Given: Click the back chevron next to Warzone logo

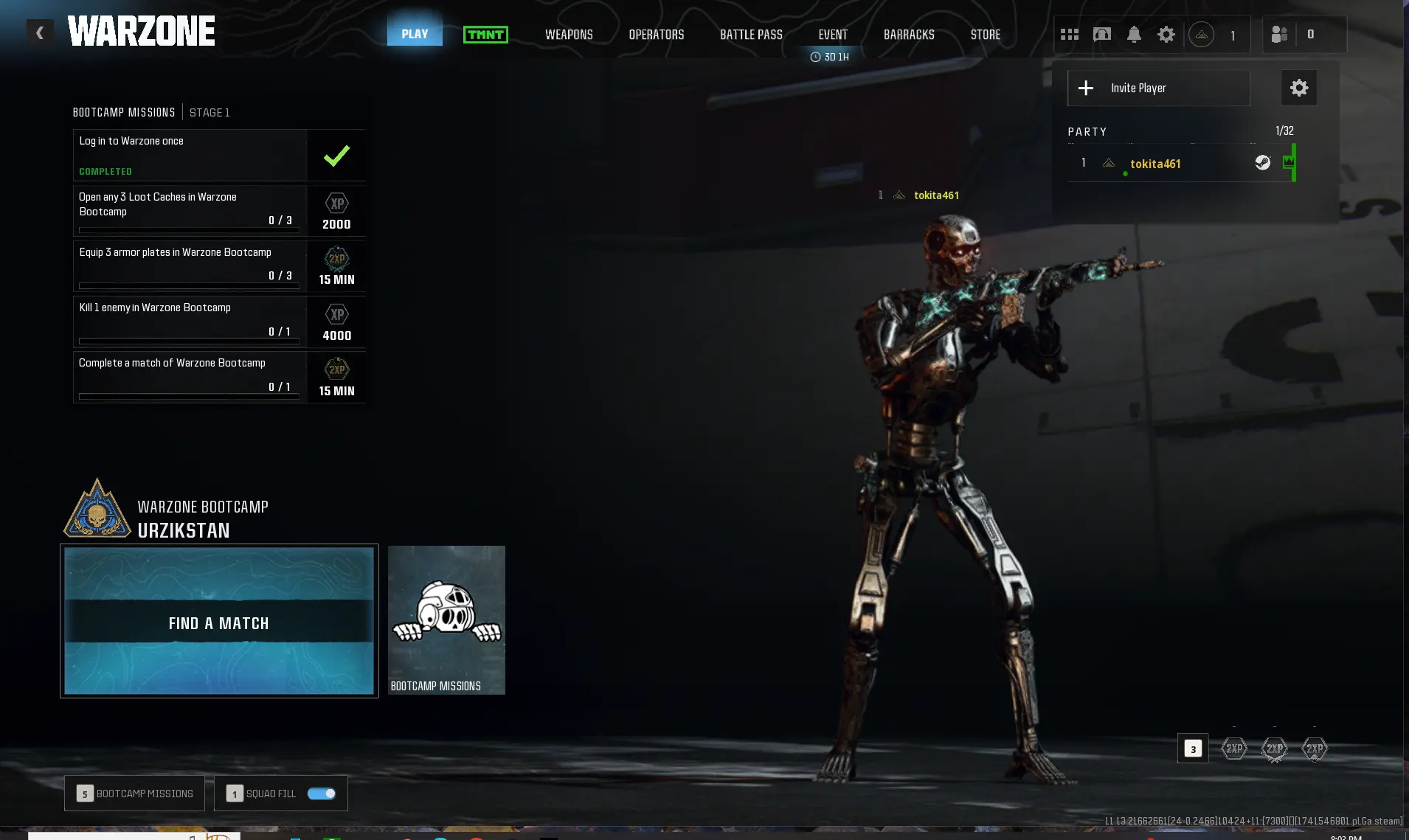Looking at the screenshot, I should coord(40,32).
